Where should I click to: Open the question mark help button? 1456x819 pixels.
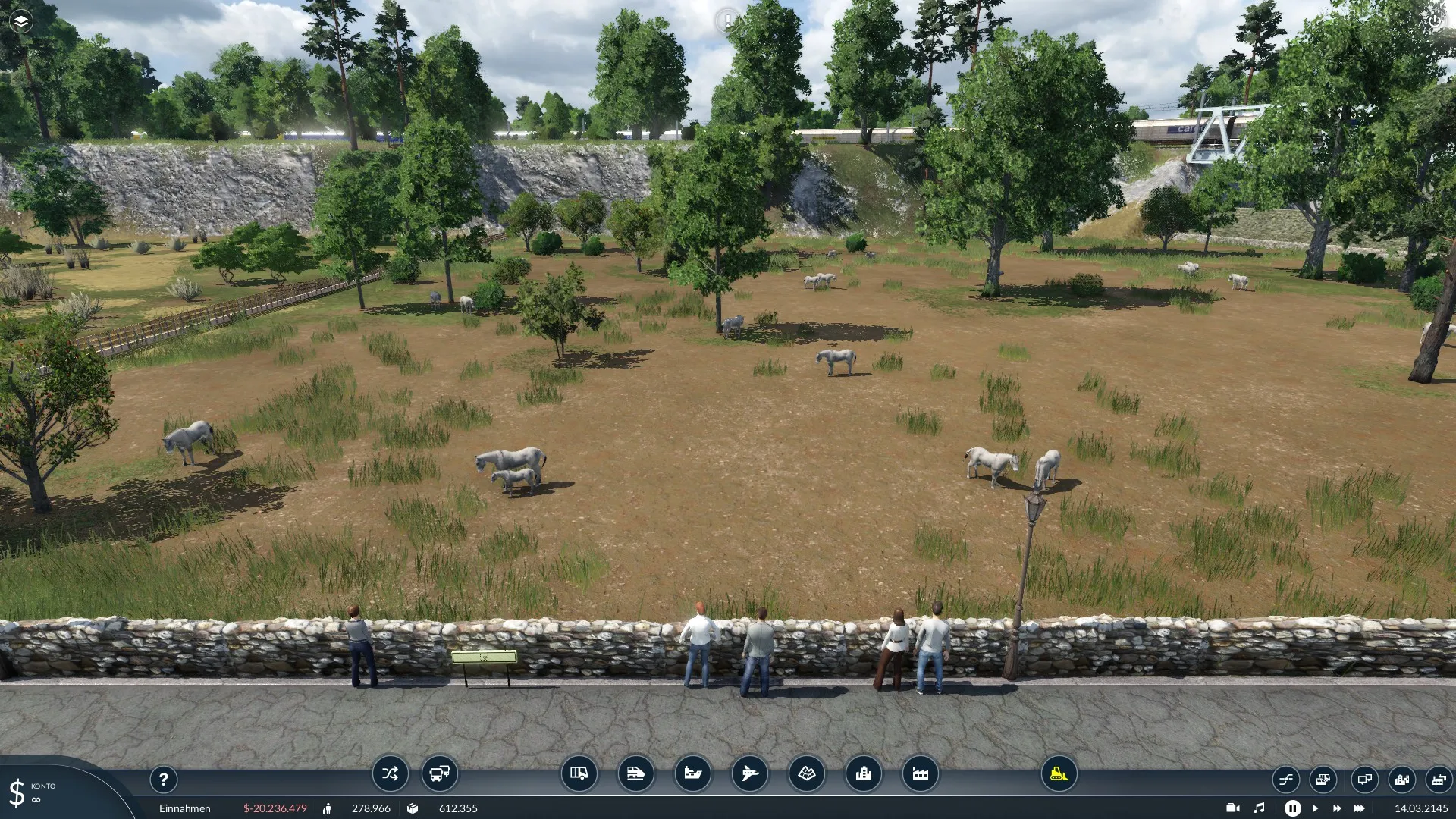(x=163, y=779)
